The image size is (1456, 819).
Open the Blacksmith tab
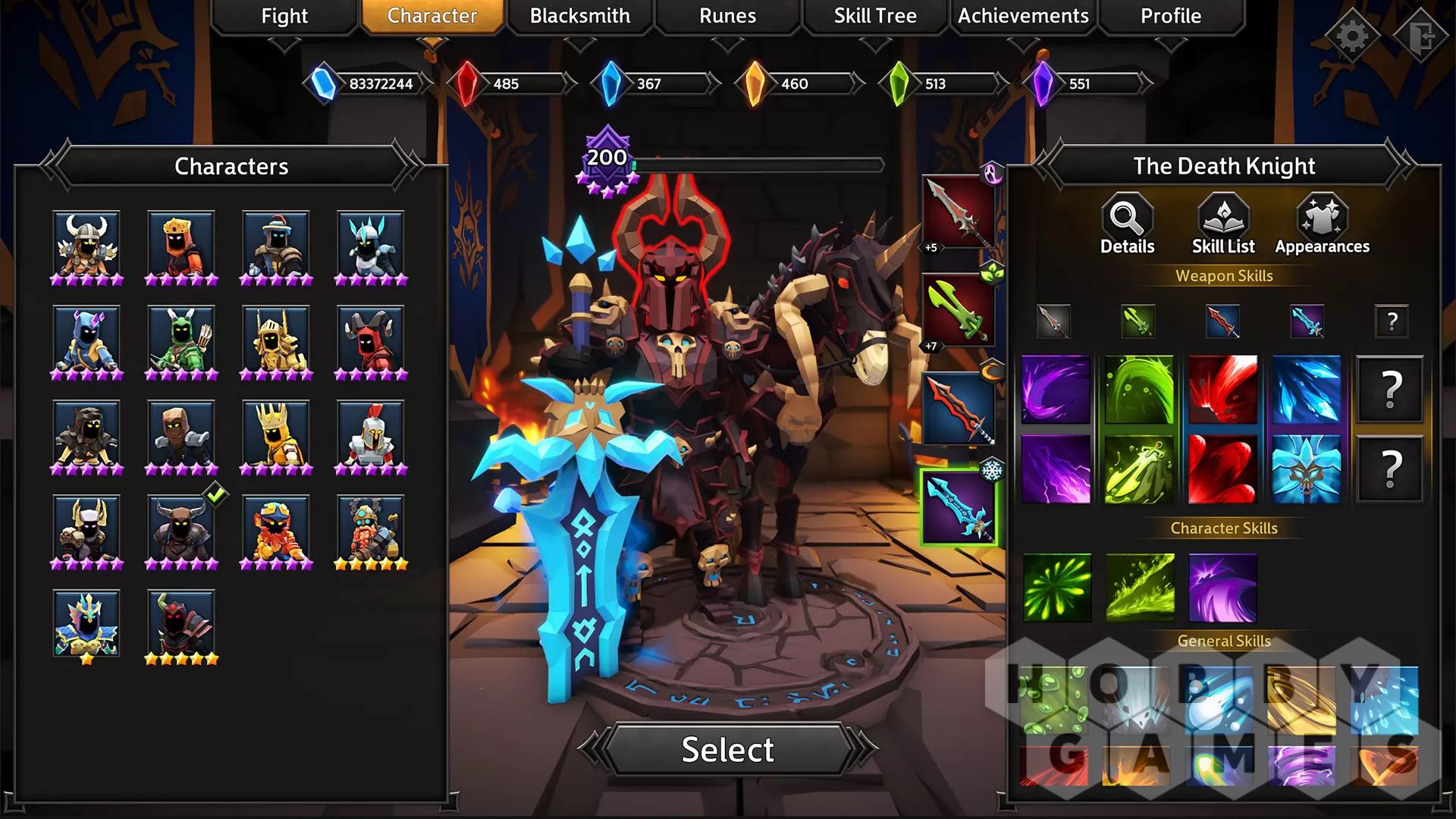tap(579, 16)
